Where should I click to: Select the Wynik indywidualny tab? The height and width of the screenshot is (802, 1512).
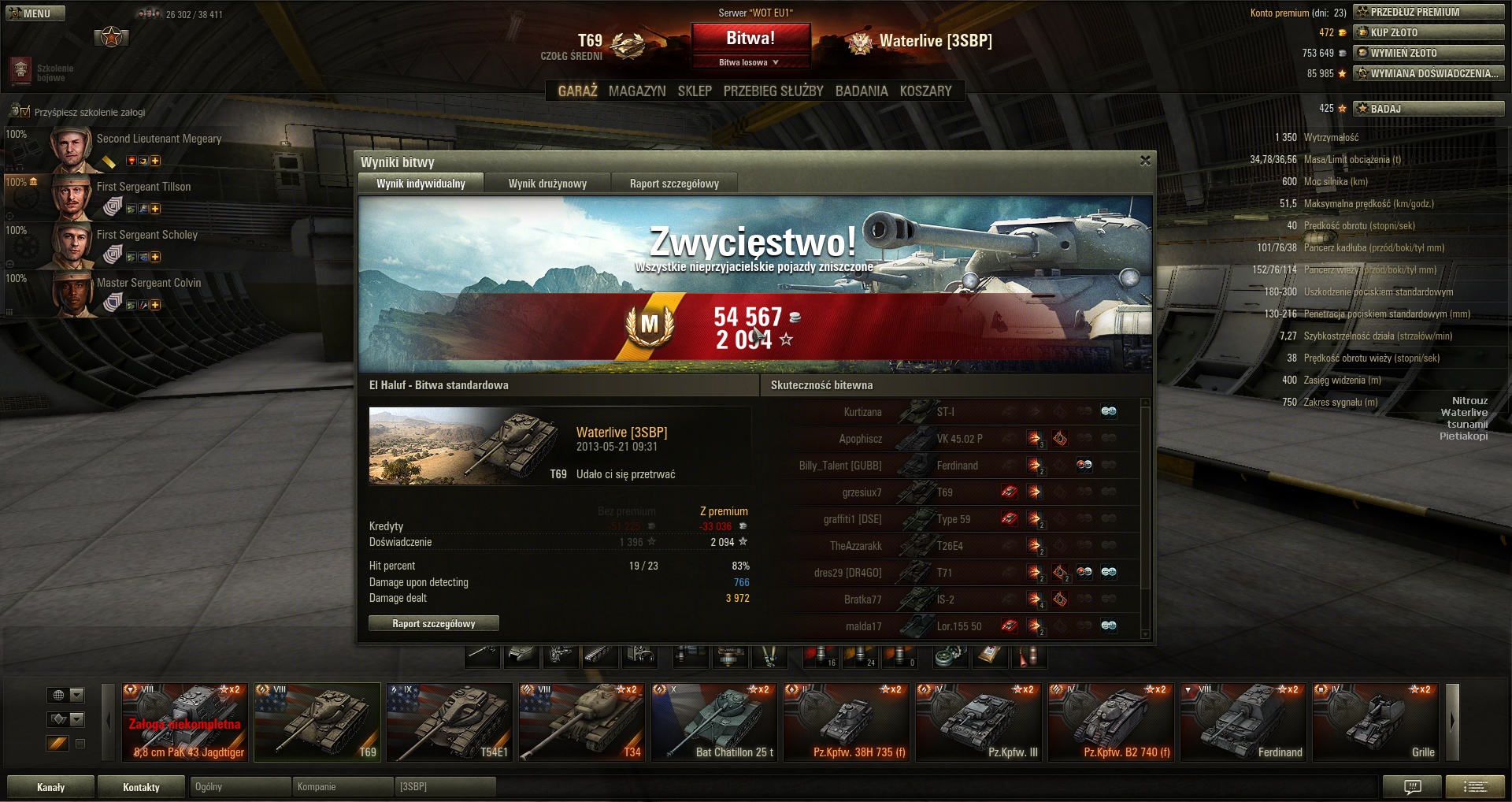pyautogui.click(x=421, y=184)
